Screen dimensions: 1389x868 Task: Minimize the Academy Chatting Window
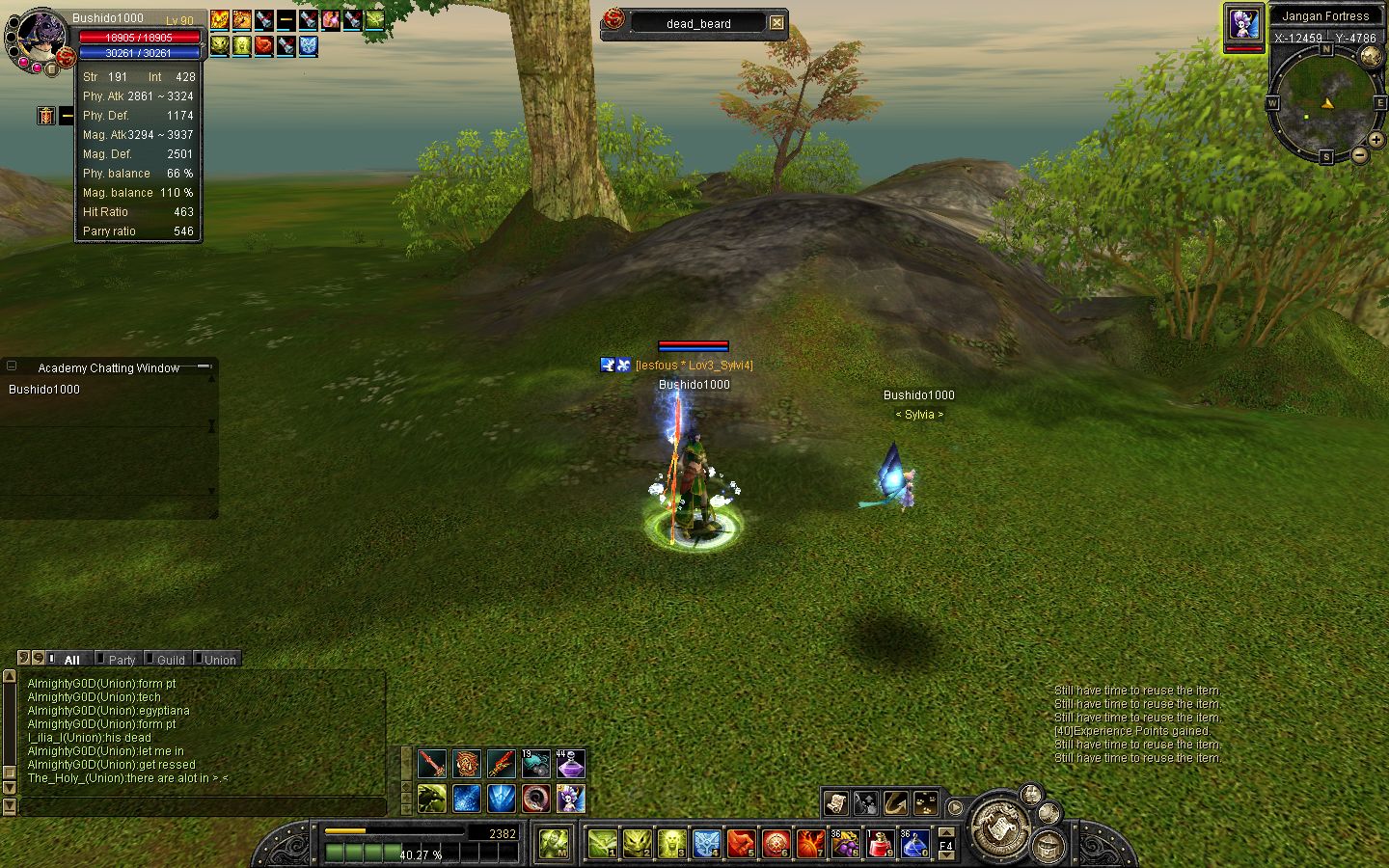tap(204, 366)
